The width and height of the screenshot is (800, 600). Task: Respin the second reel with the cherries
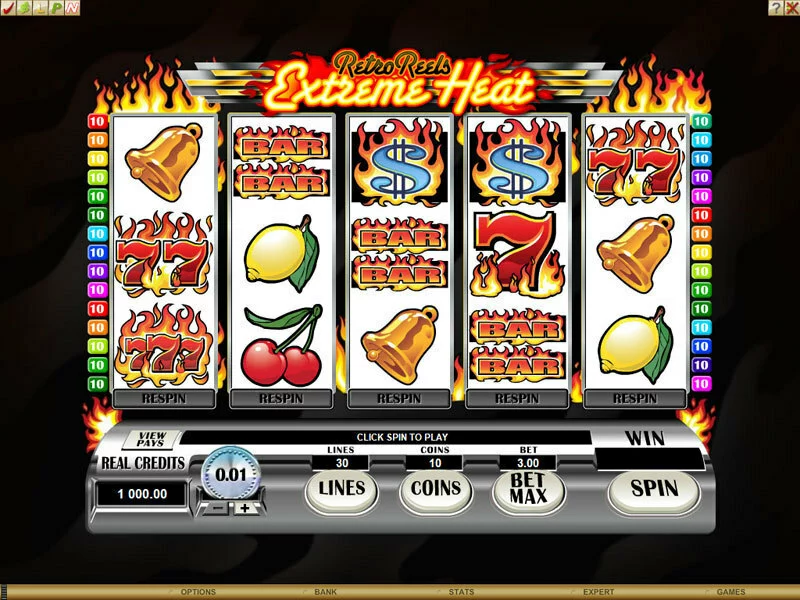(281, 398)
